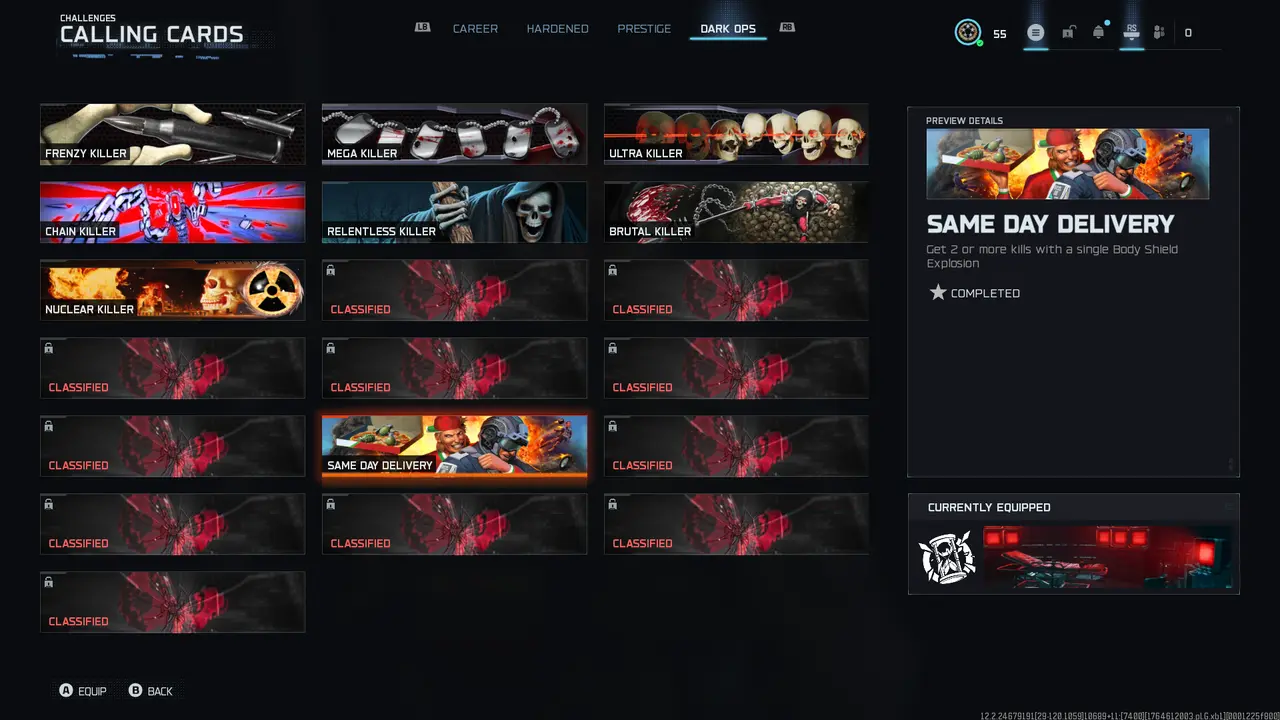
Task: Click the COMPLETED star in preview details
Action: (938, 292)
